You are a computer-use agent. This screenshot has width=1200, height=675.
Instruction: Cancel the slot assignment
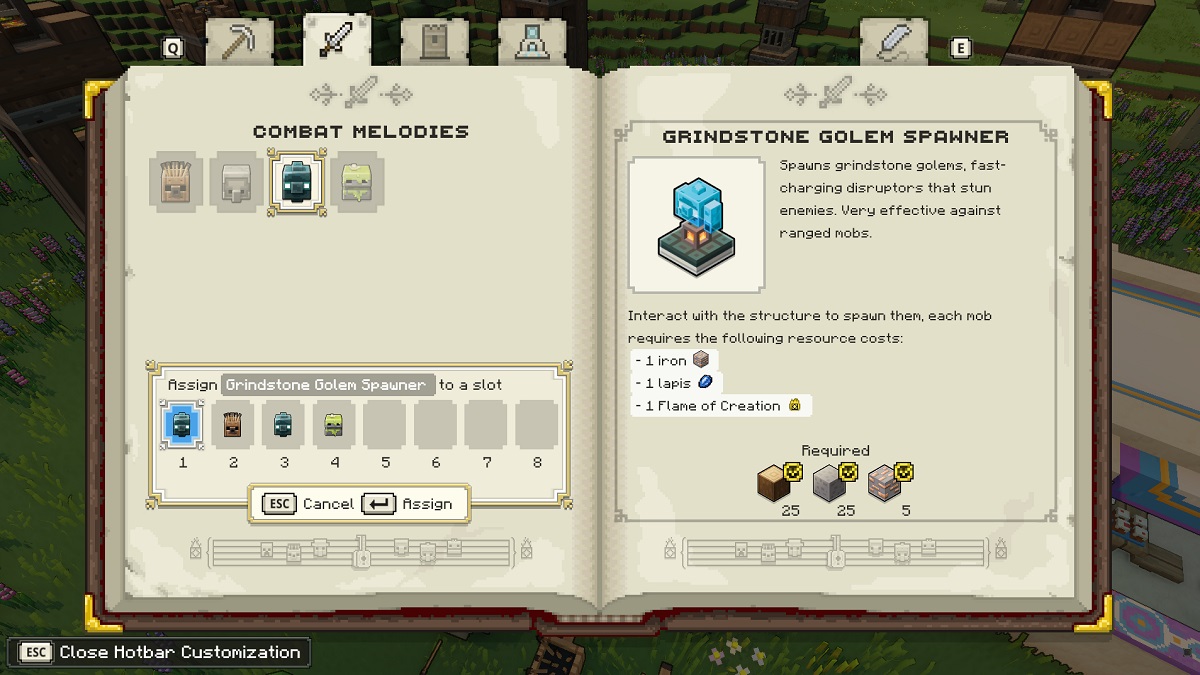pos(308,504)
